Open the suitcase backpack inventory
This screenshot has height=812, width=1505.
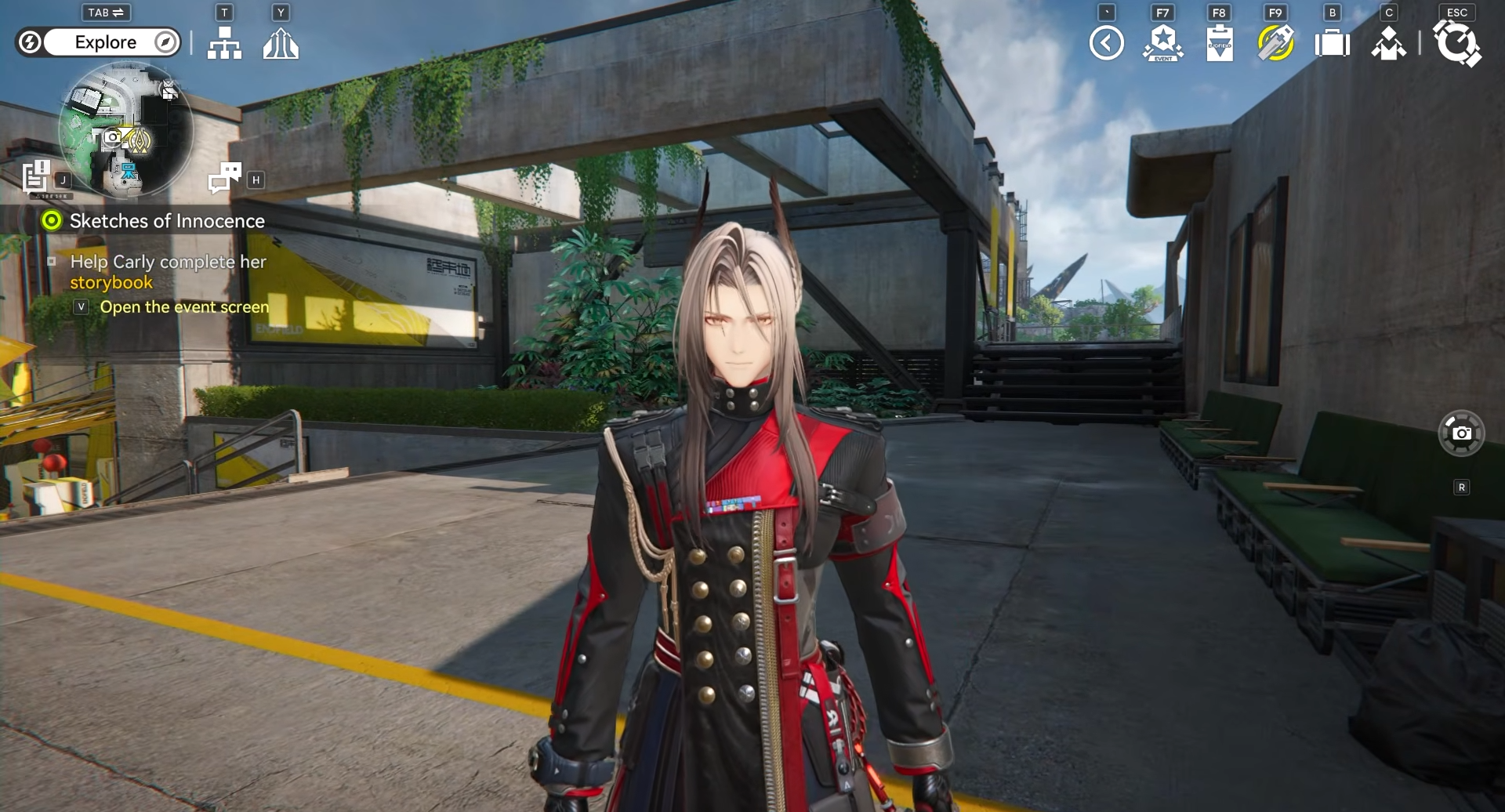[x=1332, y=43]
